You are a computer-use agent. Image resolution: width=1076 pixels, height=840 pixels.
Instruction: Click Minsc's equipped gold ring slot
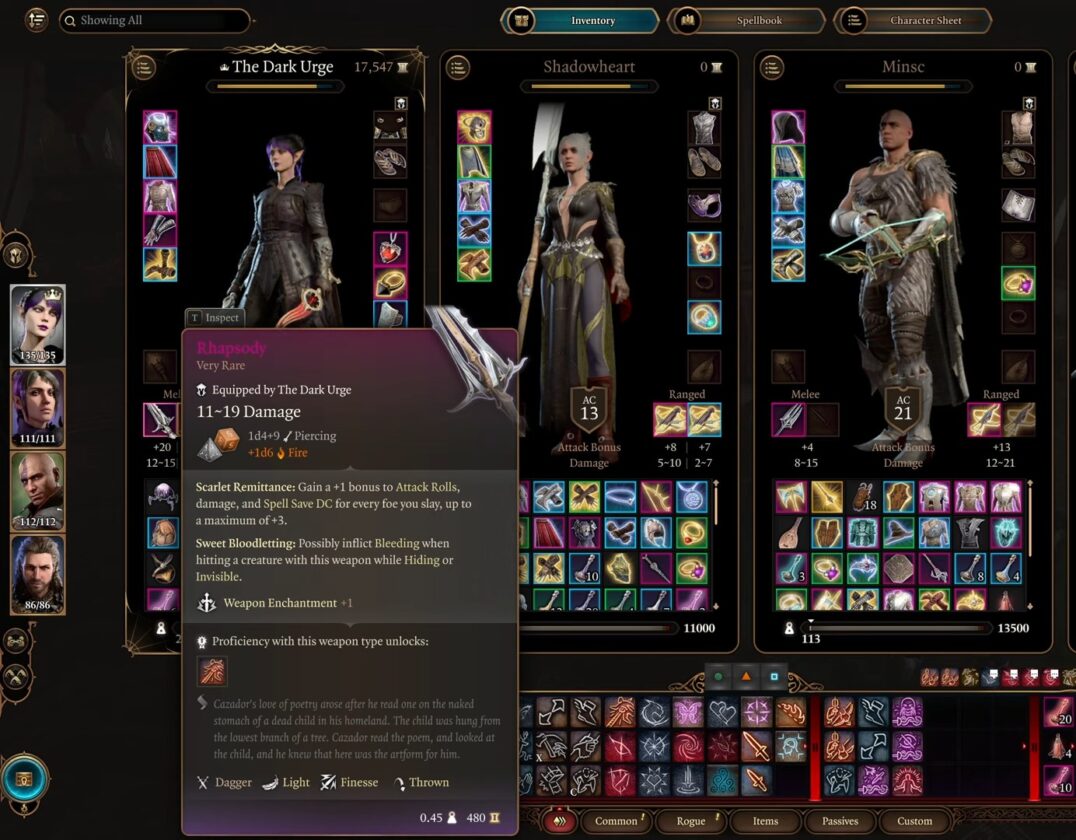(x=1018, y=283)
